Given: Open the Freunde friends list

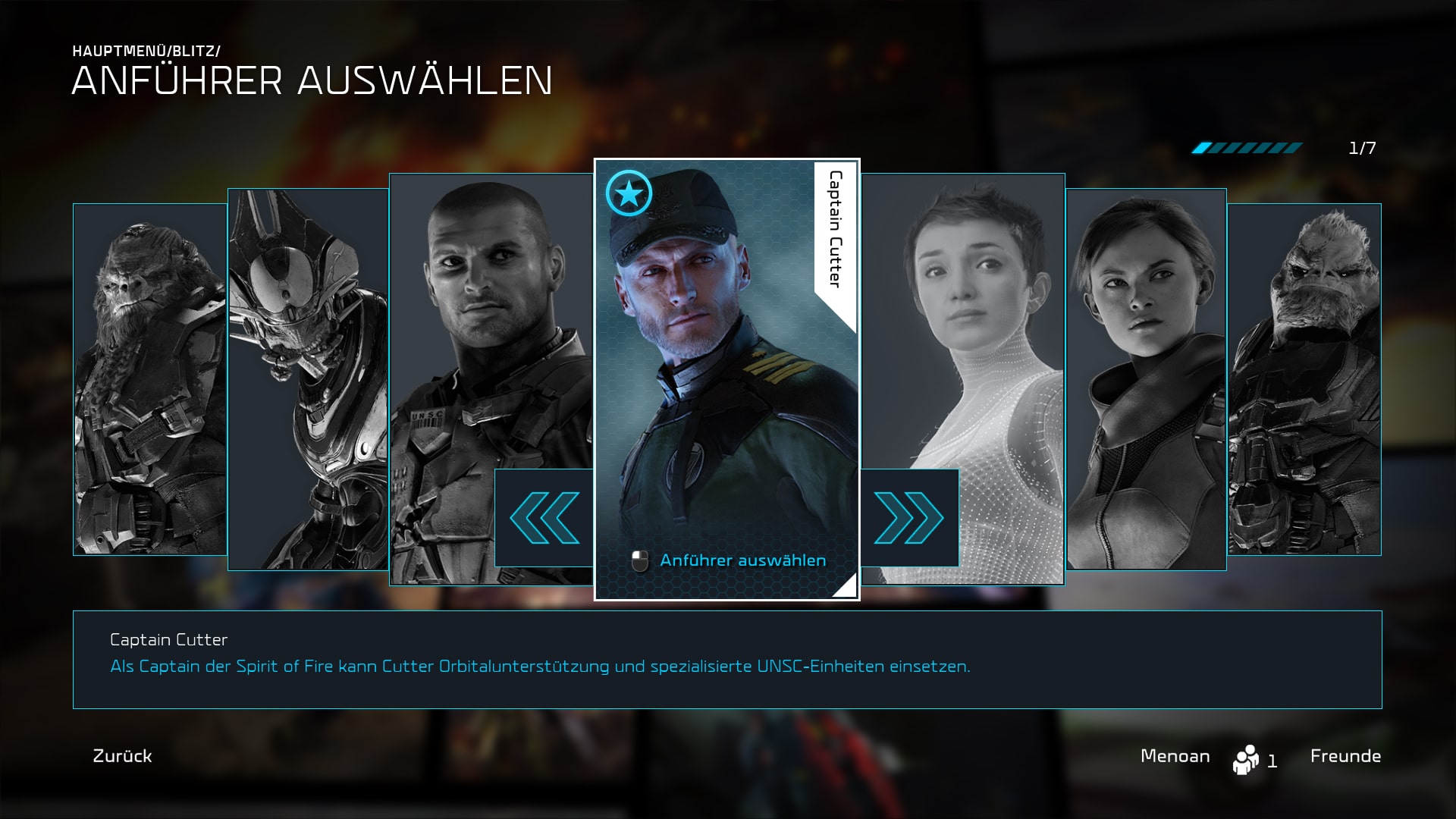Looking at the screenshot, I should 1345,756.
